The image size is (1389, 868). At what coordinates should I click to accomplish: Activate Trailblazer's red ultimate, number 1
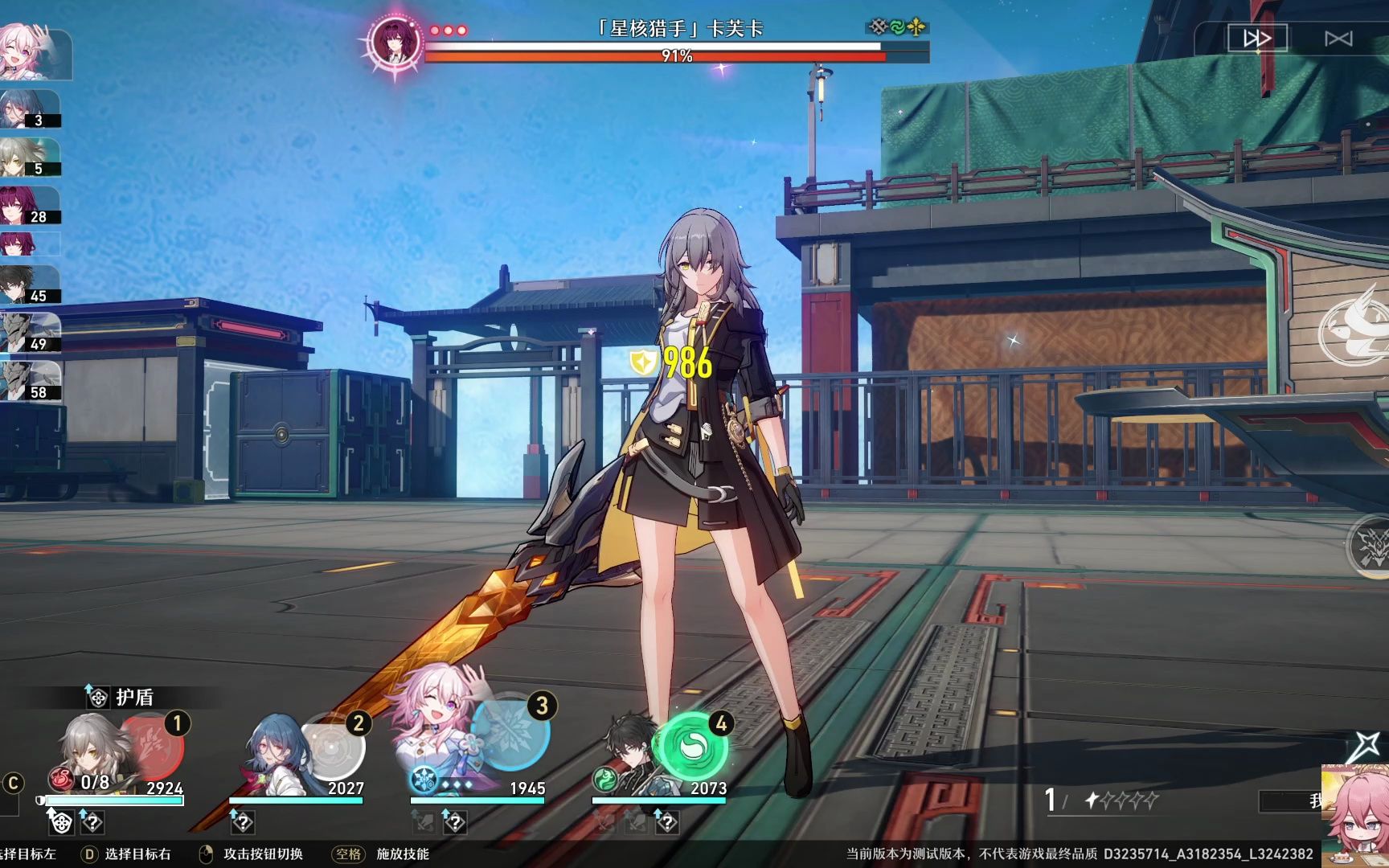tap(154, 745)
